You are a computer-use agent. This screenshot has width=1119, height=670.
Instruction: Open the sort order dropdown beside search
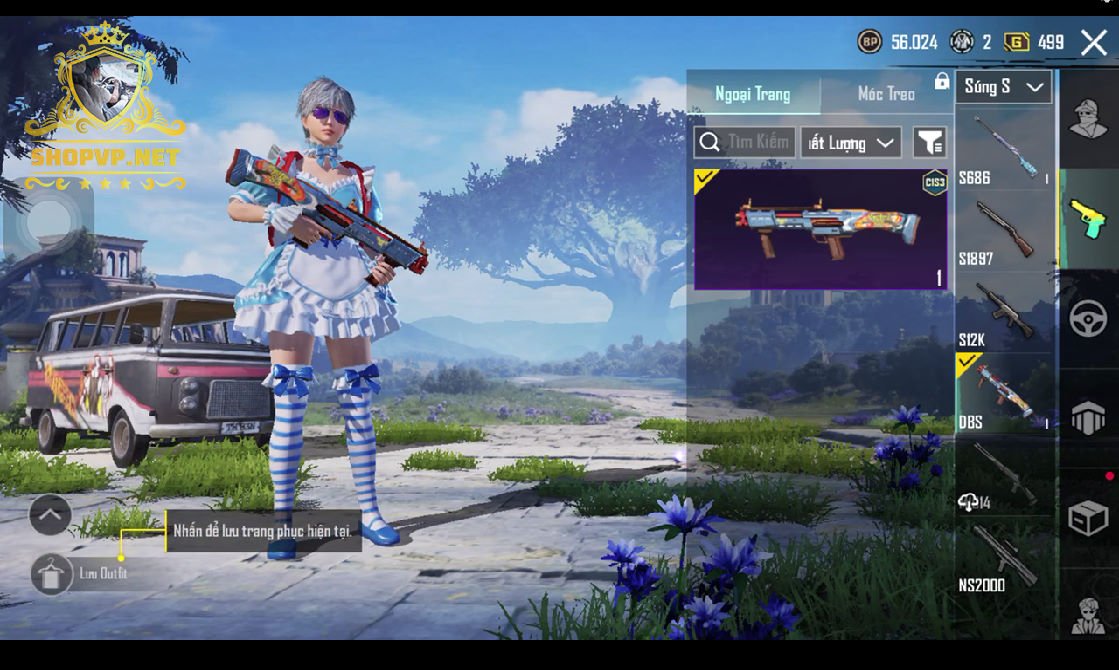click(850, 143)
